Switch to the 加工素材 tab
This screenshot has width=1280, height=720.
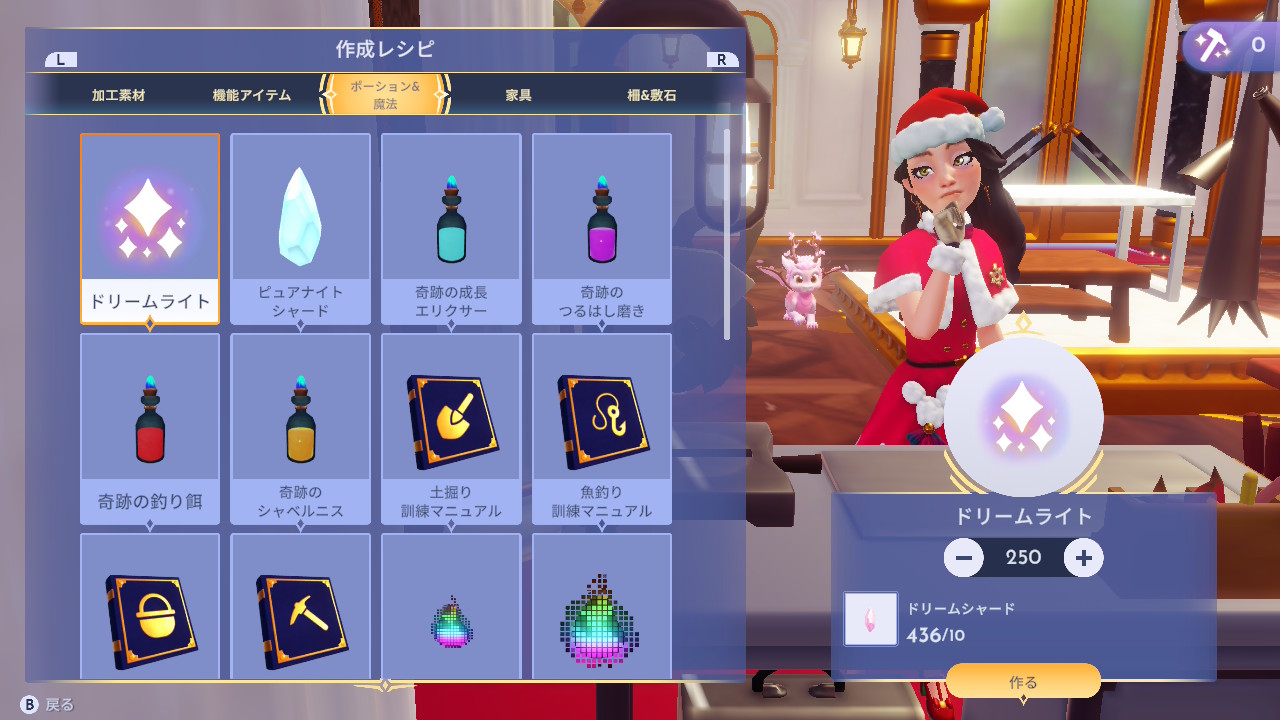pos(118,95)
